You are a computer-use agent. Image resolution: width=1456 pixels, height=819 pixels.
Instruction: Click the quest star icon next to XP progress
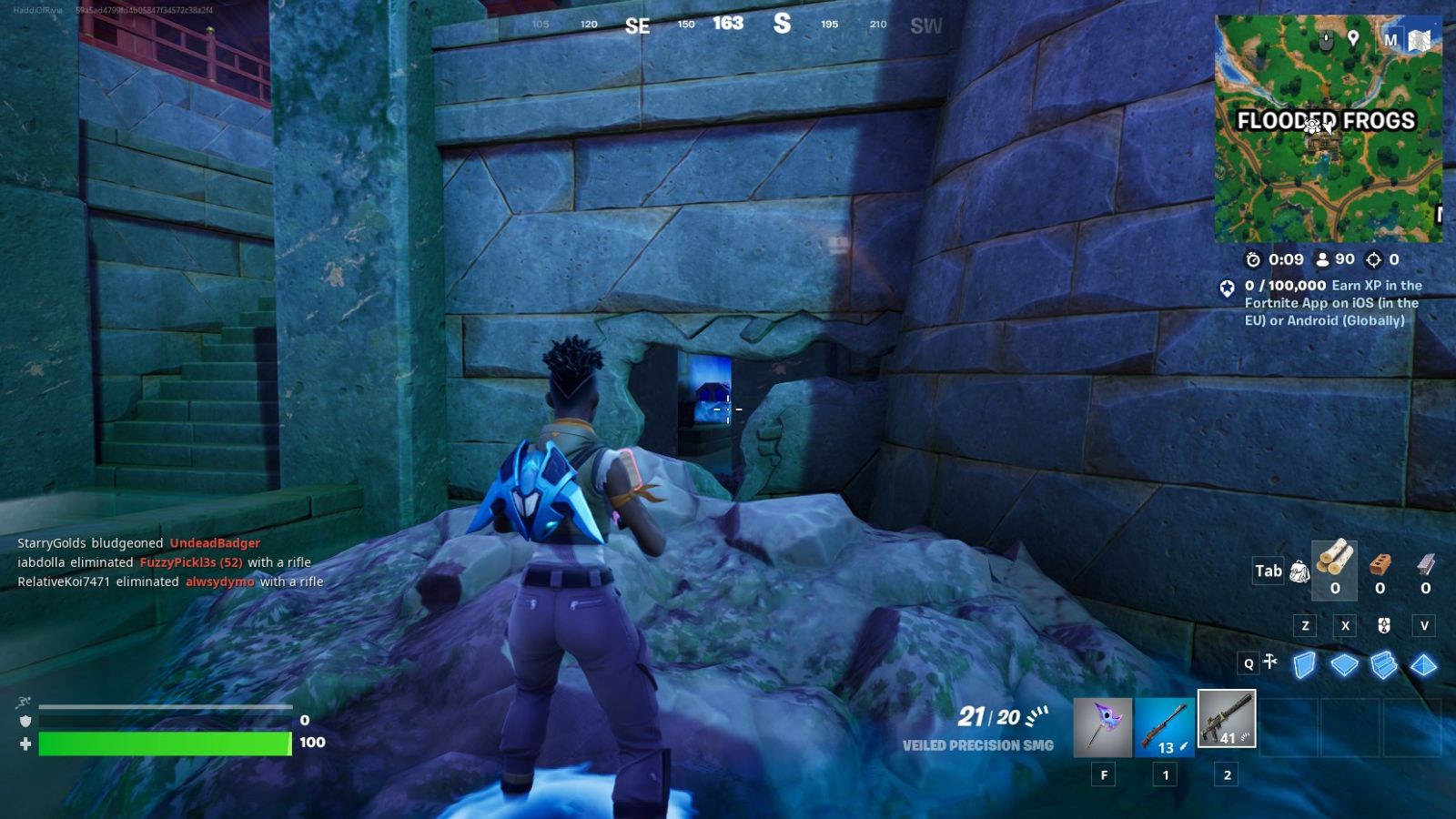tap(1227, 288)
